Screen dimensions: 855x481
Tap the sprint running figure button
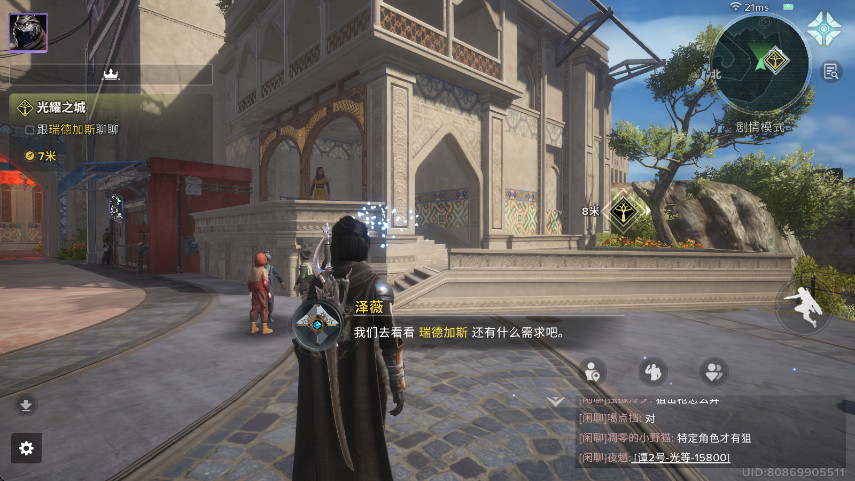(x=804, y=308)
